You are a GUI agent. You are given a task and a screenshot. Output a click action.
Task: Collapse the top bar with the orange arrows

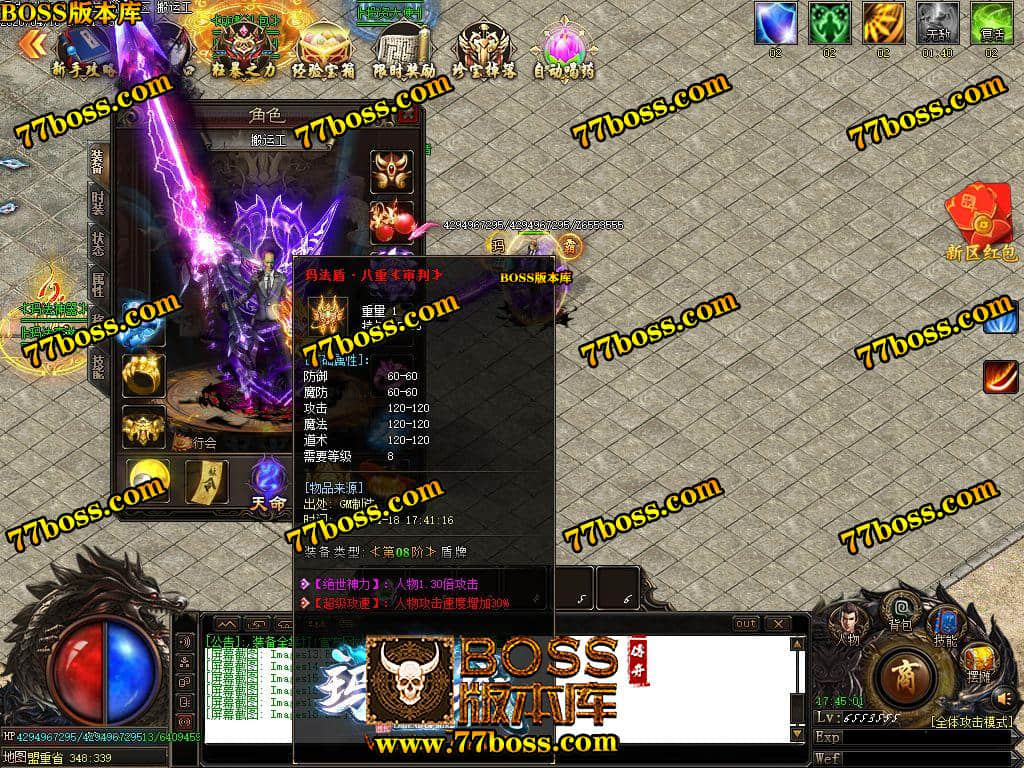click(32, 43)
